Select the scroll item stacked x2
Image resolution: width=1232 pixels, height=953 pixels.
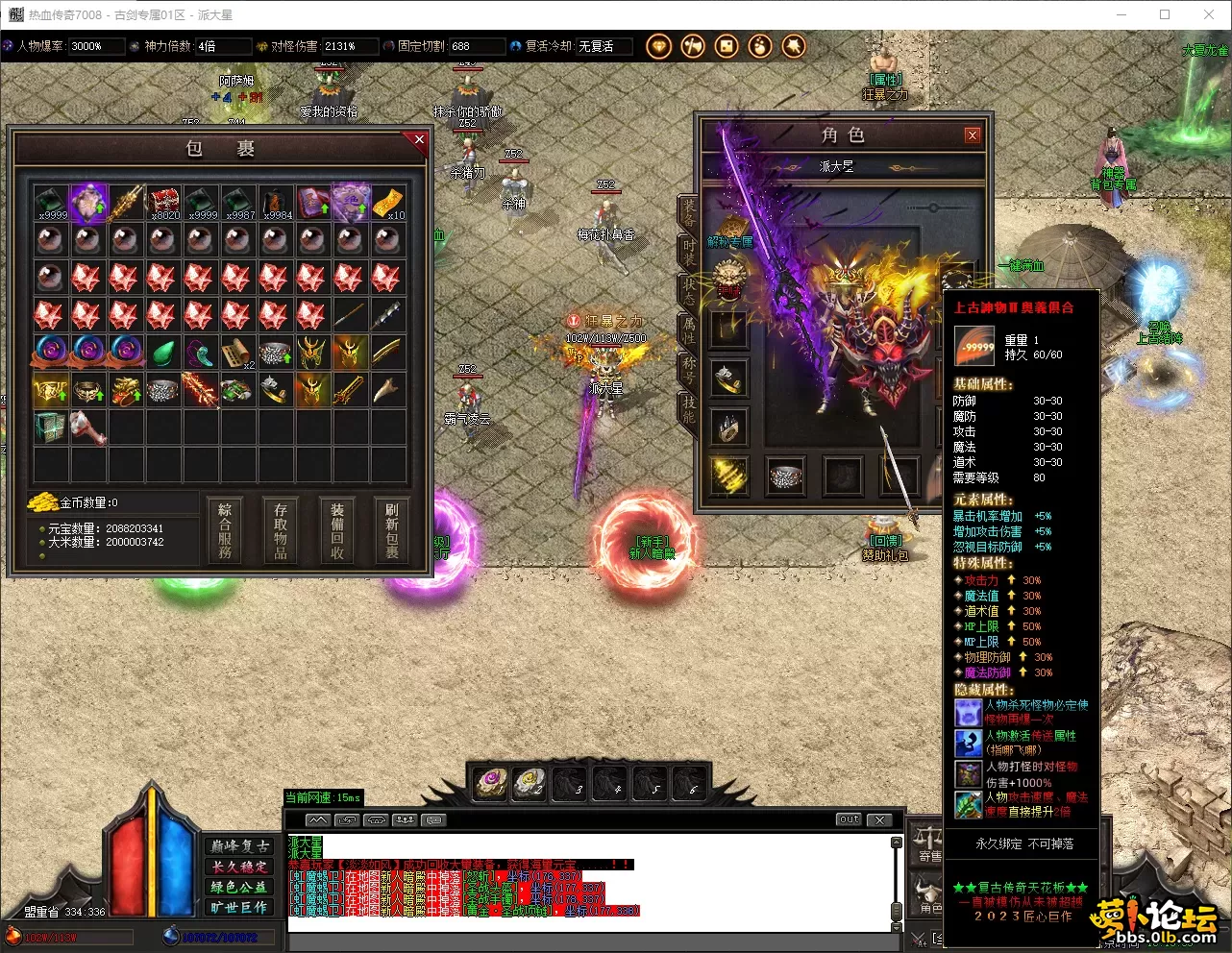pyautogui.click(x=237, y=353)
